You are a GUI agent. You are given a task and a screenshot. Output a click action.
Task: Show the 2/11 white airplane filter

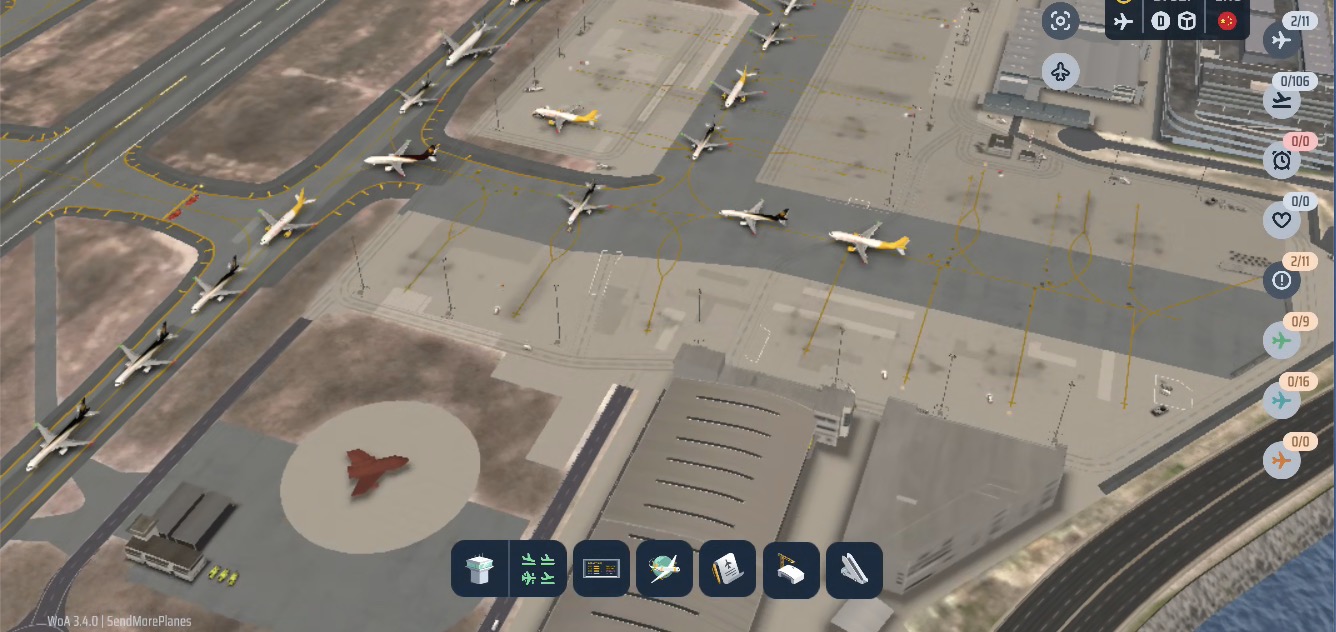[x=1281, y=40]
